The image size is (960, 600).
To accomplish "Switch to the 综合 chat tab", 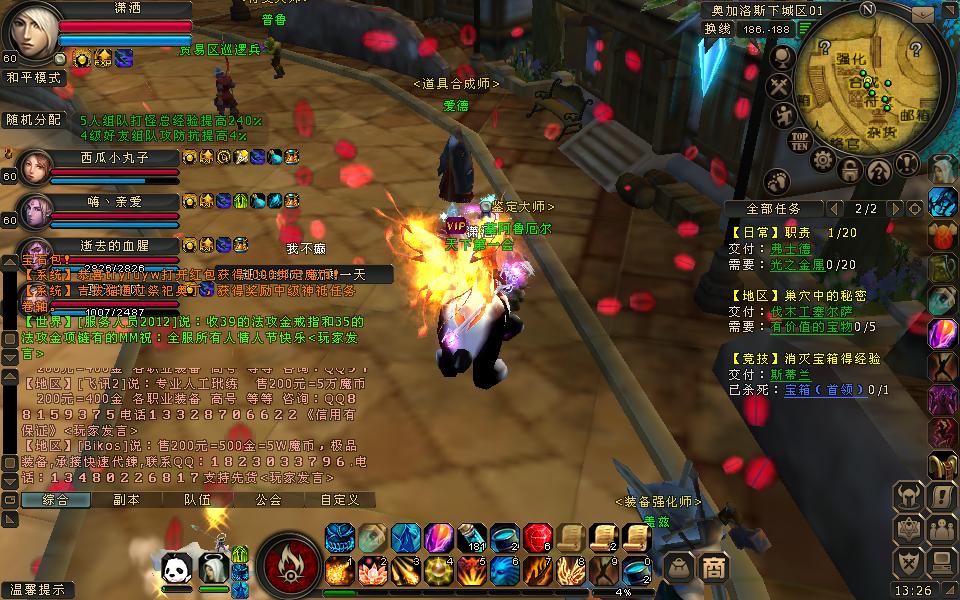I will click(x=54, y=500).
